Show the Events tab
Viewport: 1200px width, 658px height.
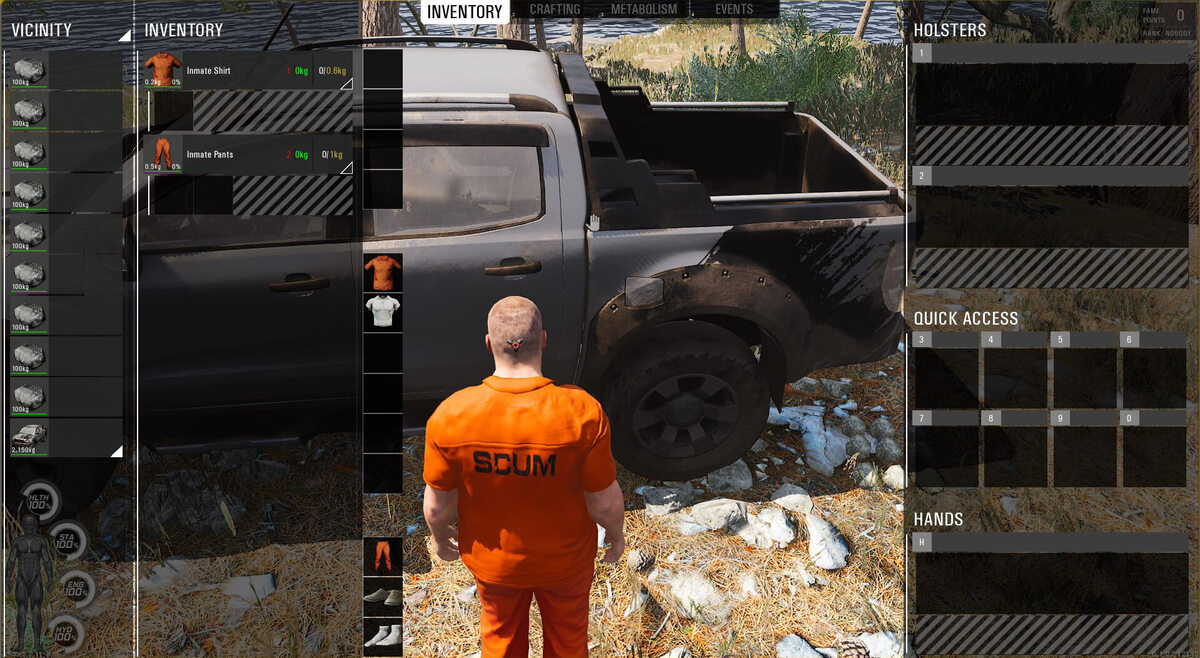734,10
